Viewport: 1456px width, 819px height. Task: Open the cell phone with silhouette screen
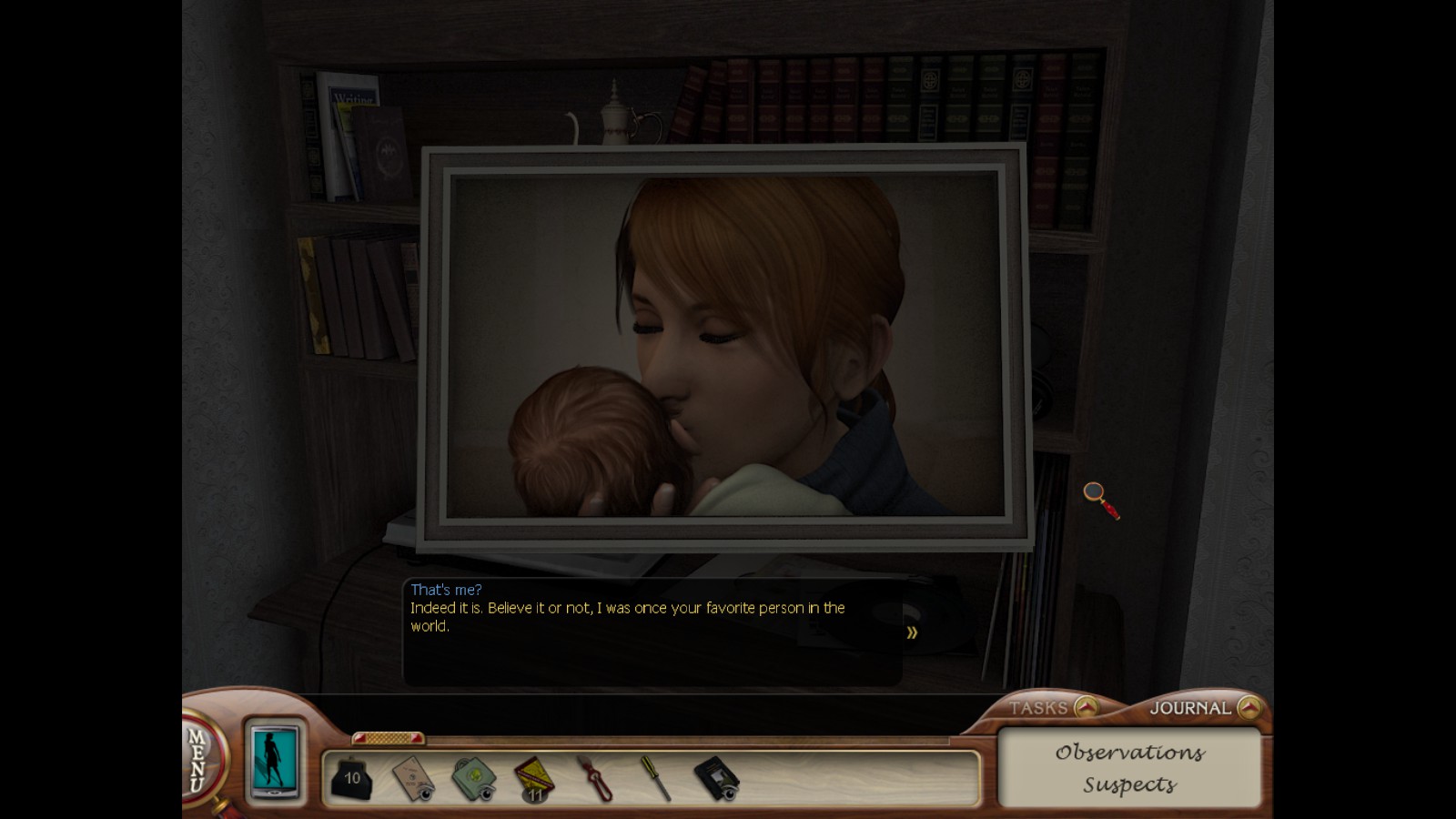tap(274, 759)
